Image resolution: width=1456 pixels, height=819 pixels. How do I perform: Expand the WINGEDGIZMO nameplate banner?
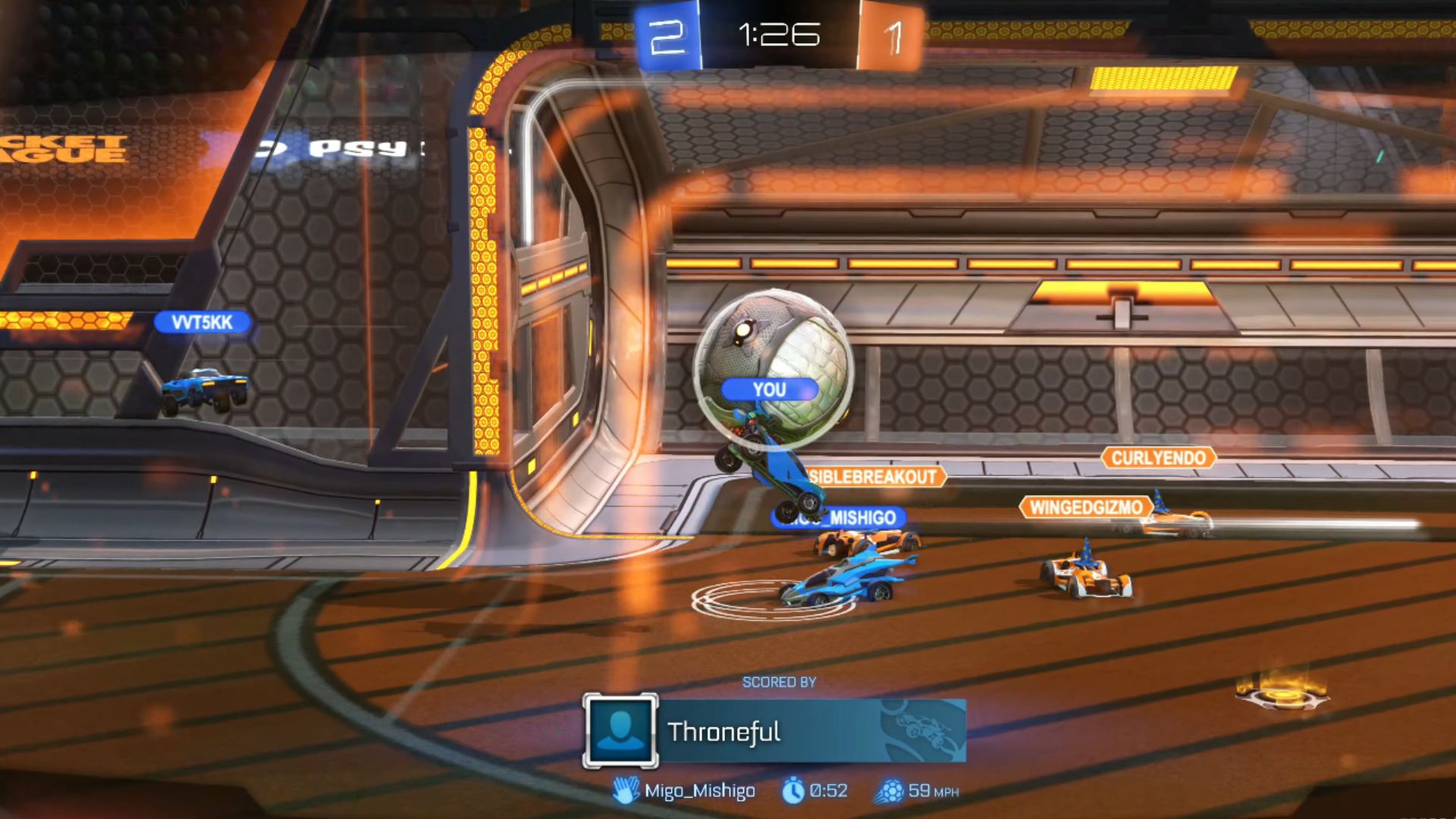pos(1088,506)
